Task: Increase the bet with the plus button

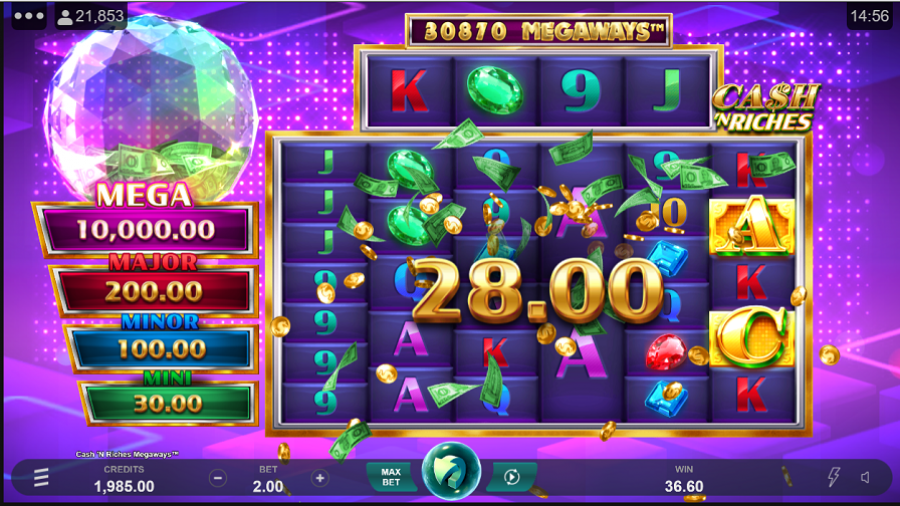Action: point(320,478)
